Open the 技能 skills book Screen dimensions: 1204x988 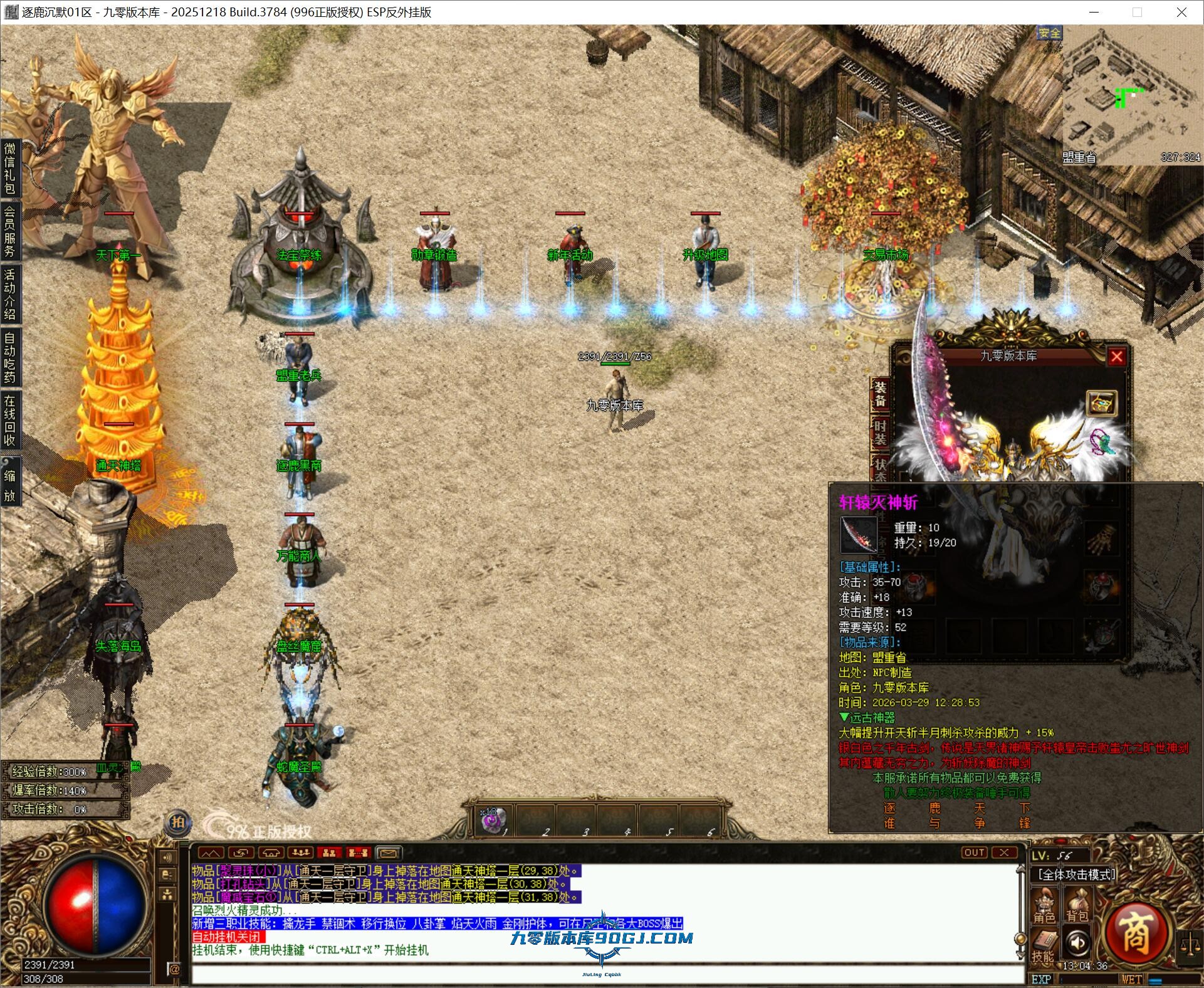pyautogui.click(x=1043, y=947)
